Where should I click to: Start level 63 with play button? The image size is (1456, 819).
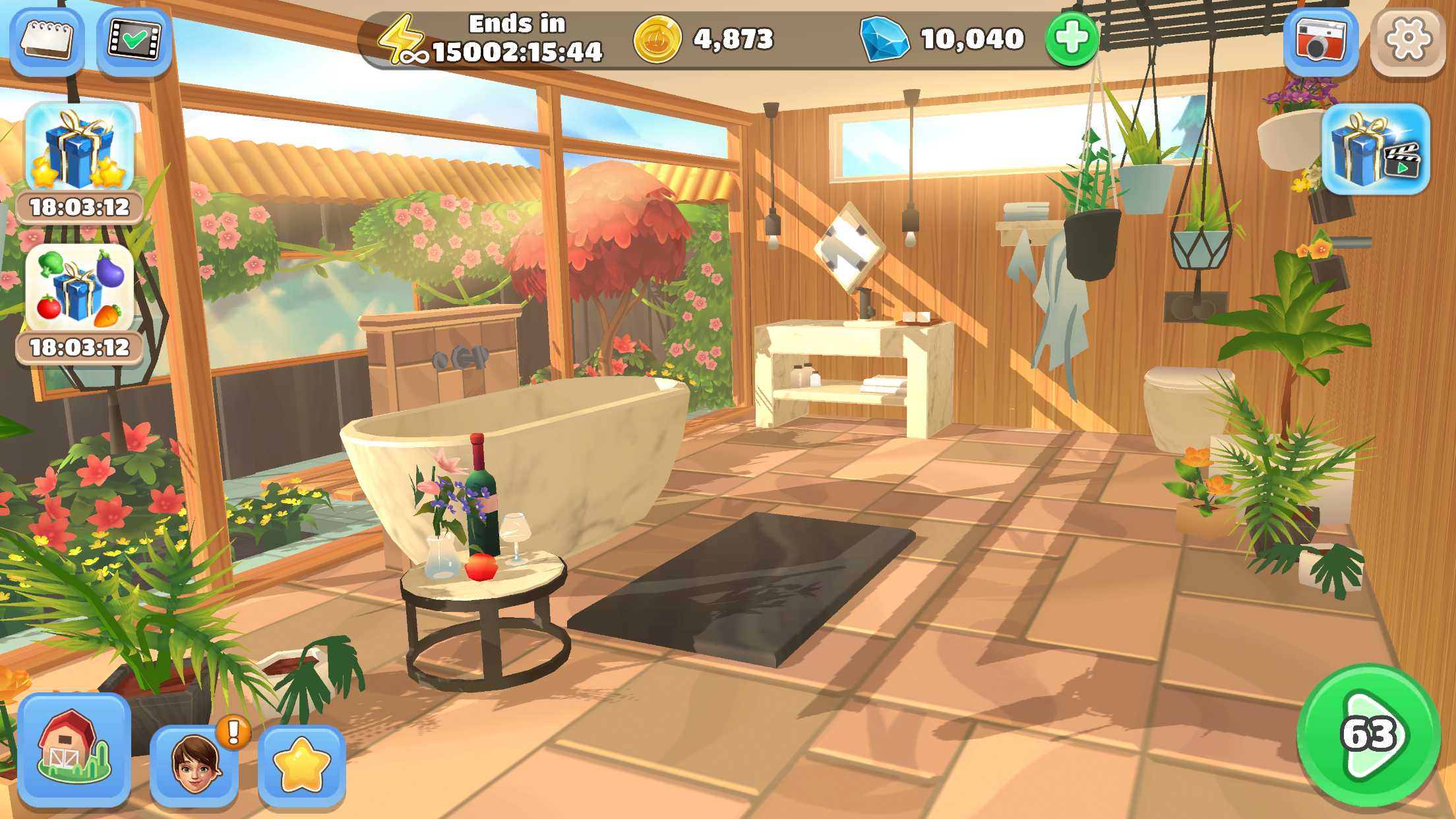click(x=1369, y=735)
